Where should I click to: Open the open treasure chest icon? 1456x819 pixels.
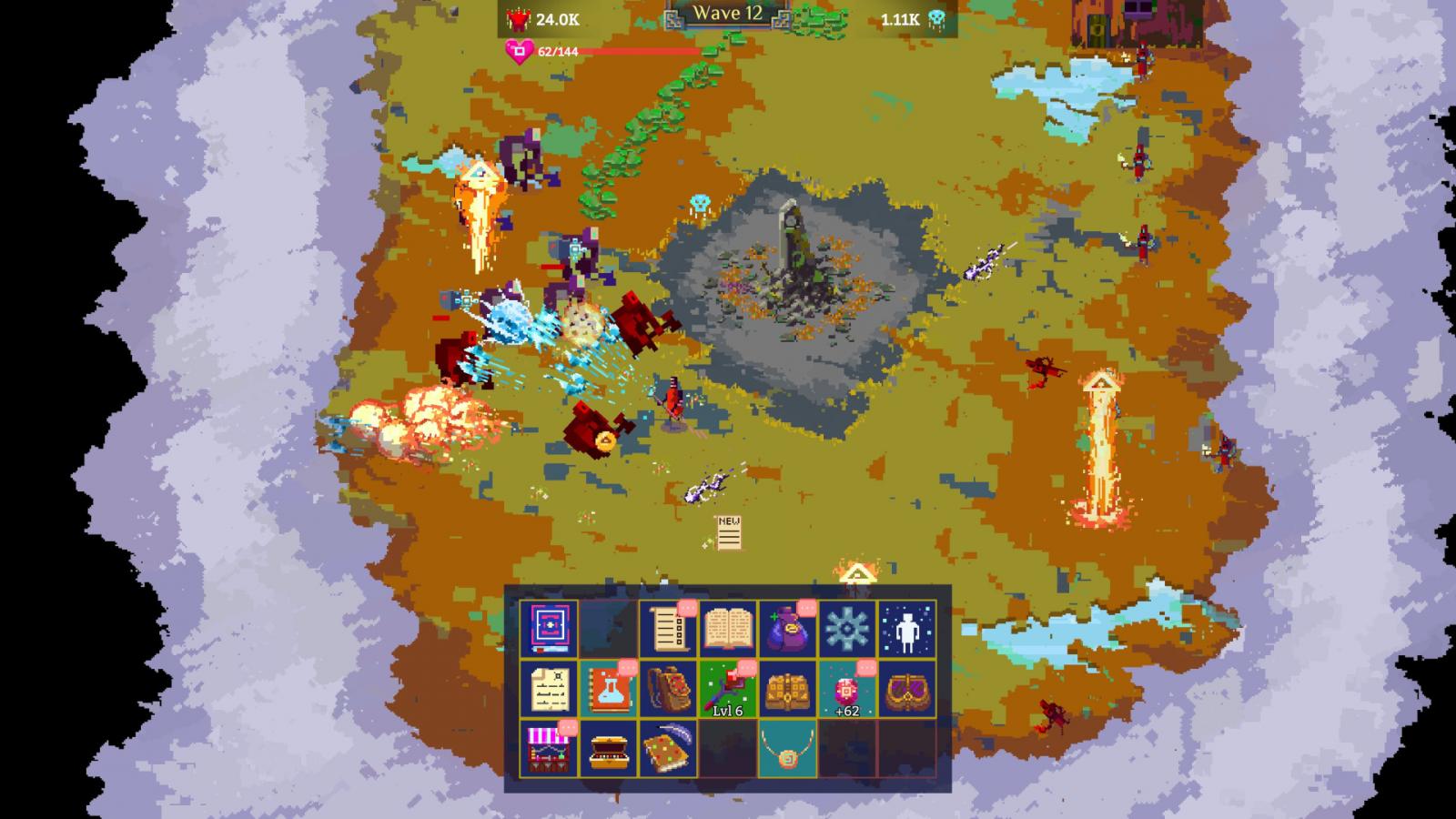pos(609,748)
